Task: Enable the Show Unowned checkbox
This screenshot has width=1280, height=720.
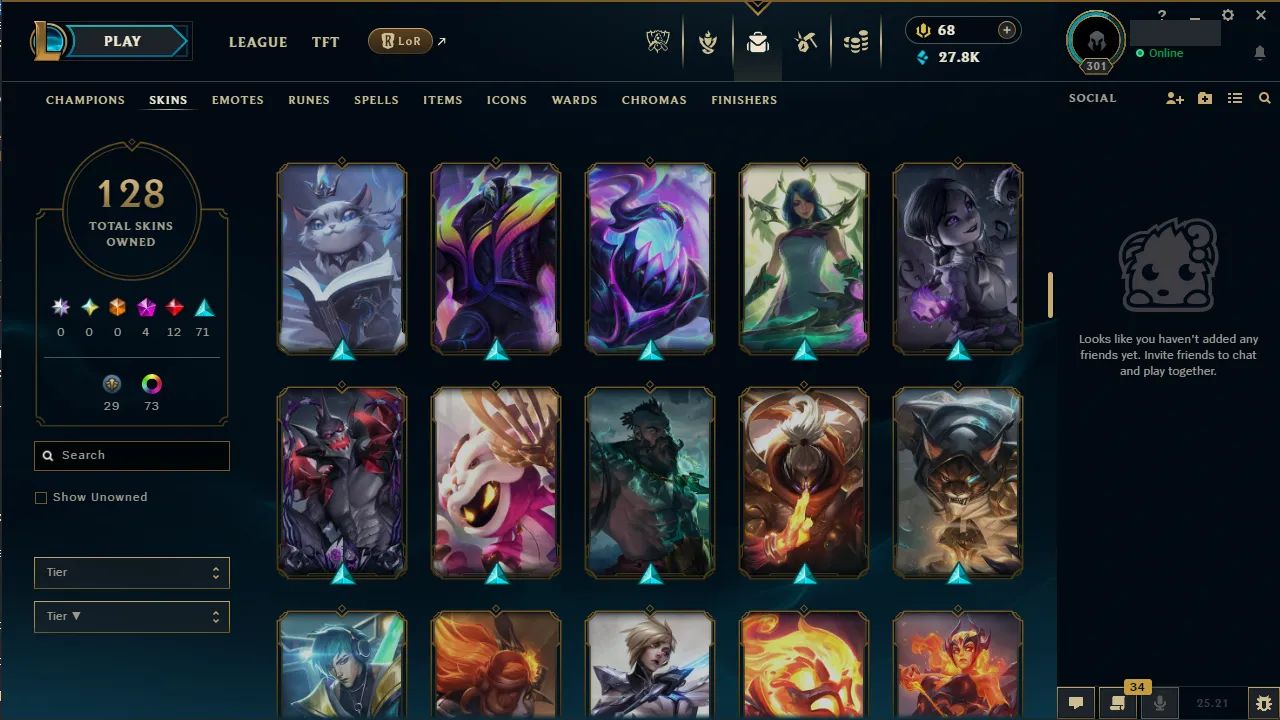Action: [x=41, y=497]
